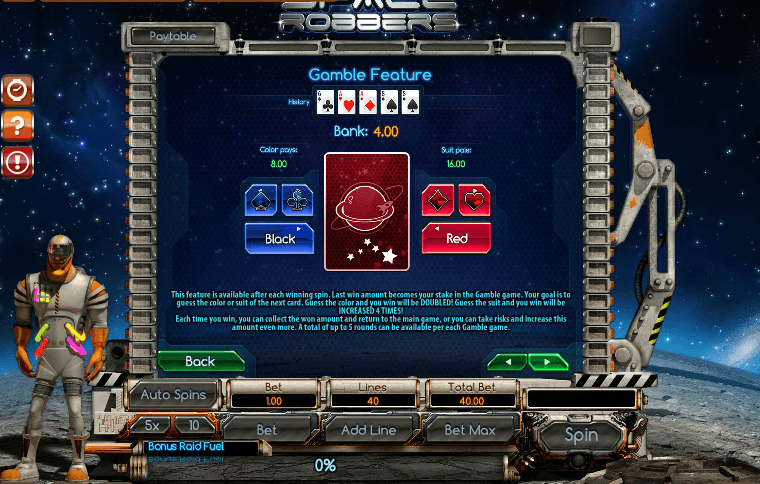Click the green left arrow button
Image resolution: width=760 pixels, height=484 pixels.
506,361
